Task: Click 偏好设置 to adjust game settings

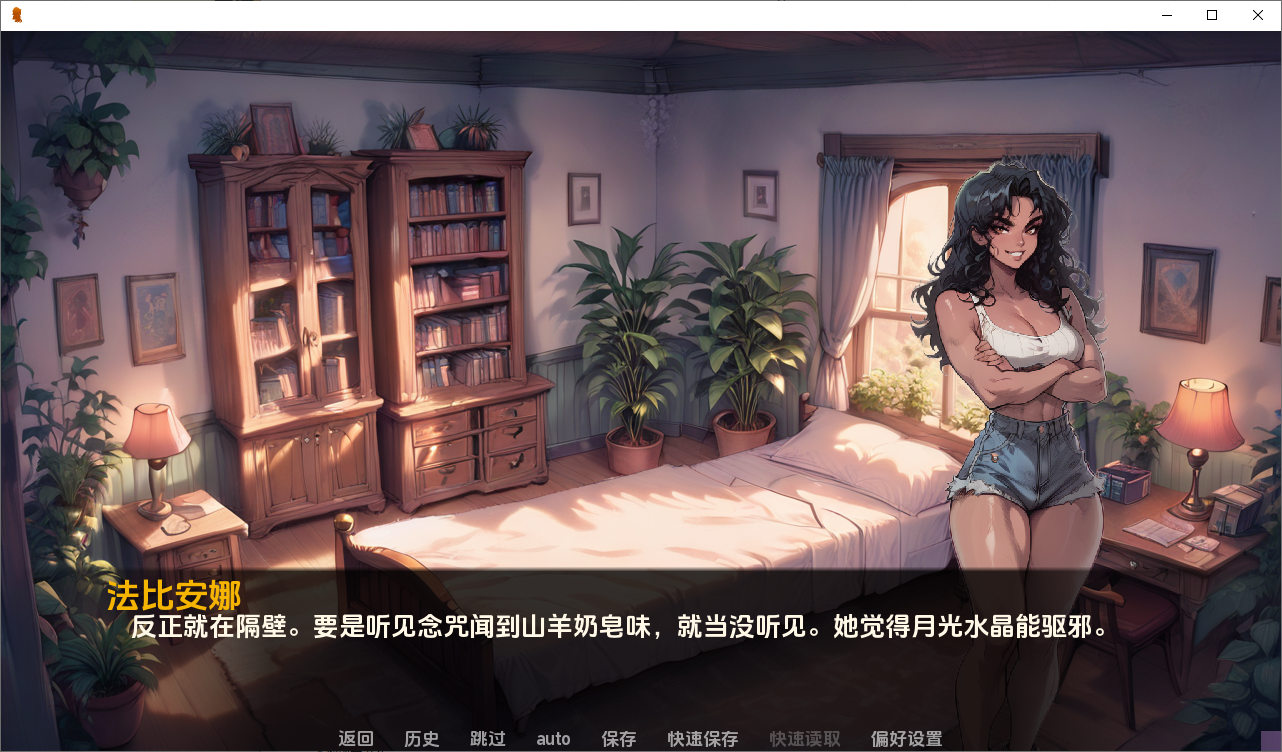Action: [906, 739]
